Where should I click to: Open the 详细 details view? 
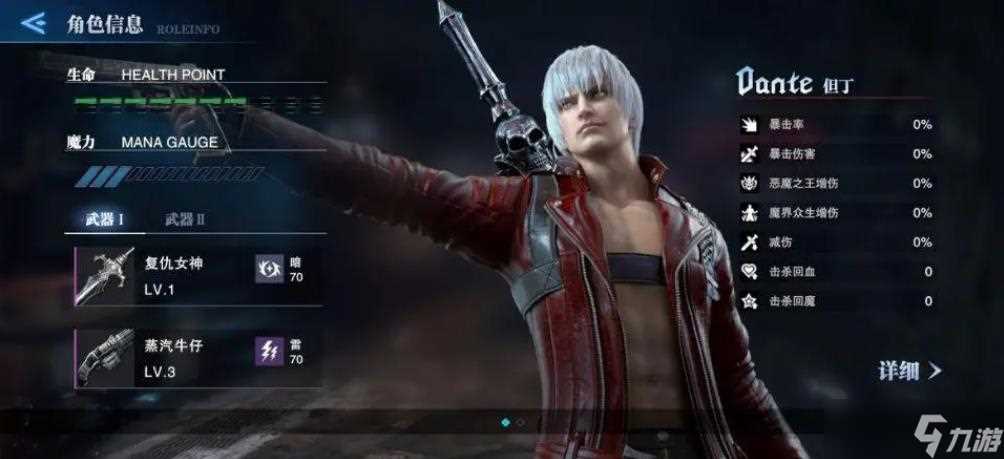tap(909, 371)
